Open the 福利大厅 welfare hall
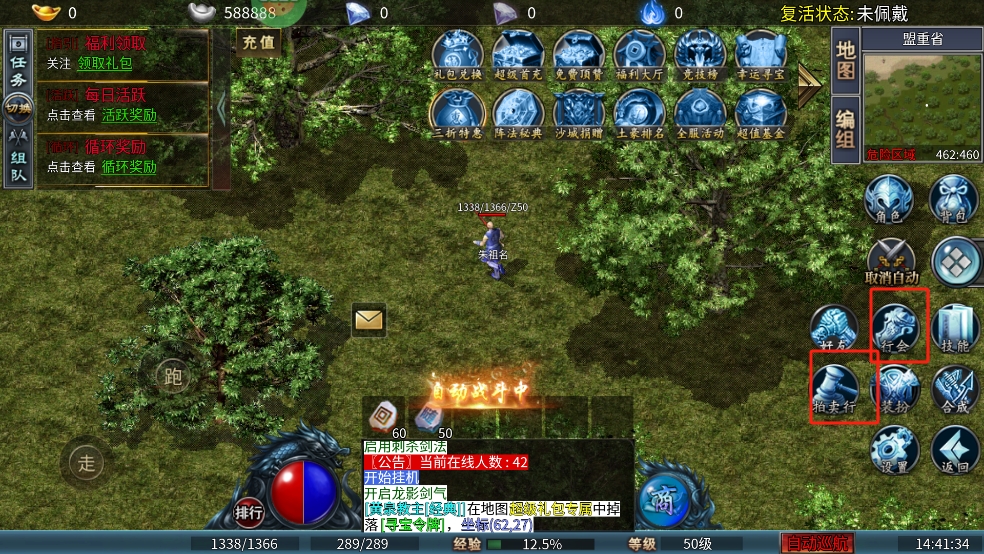 click(x=640, y=53)
